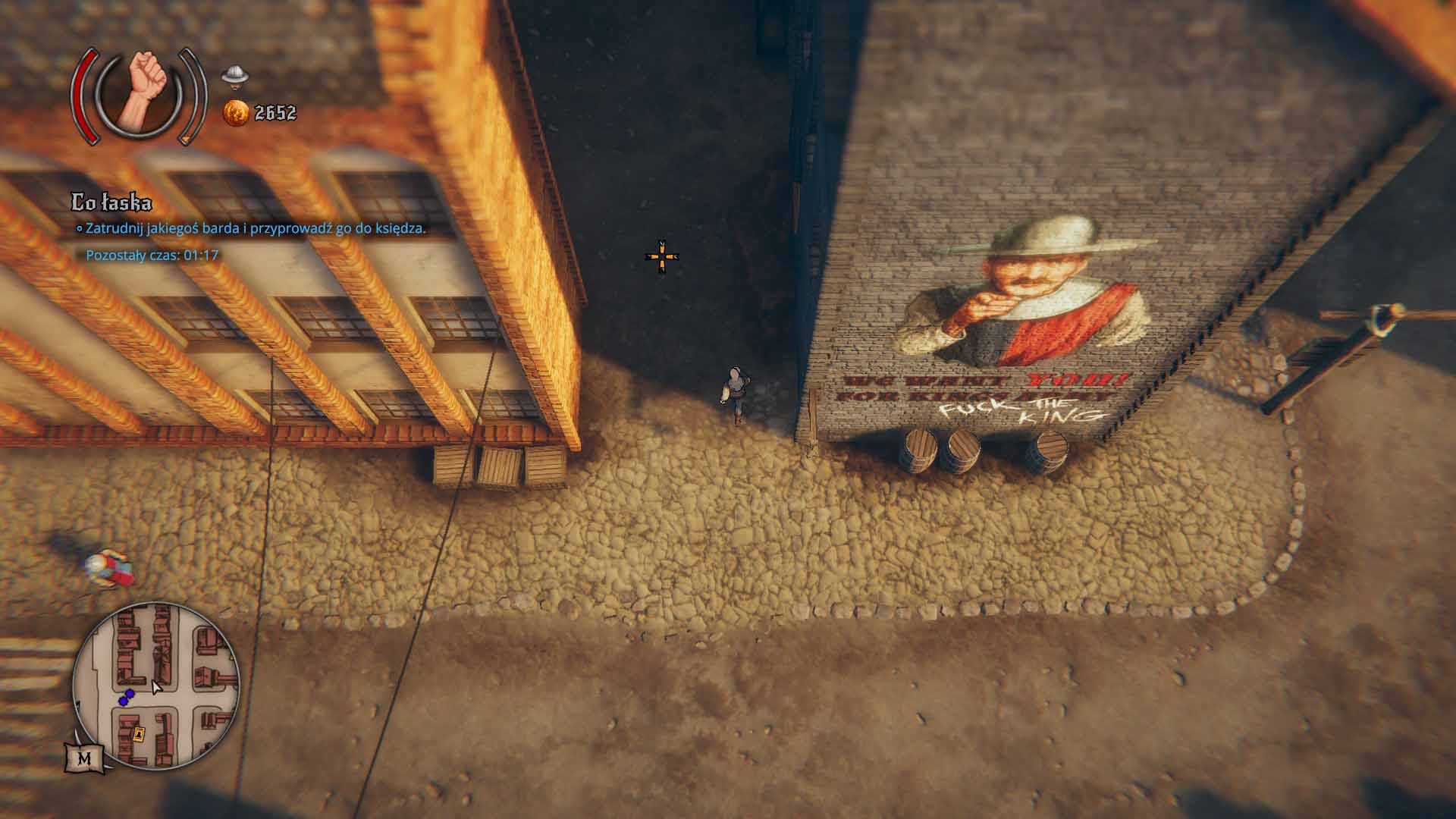The width and height of the screenshot is (1456, 819).
Task: Click the orange notch on the right wanted arc
Action: [x=187, y=139]
